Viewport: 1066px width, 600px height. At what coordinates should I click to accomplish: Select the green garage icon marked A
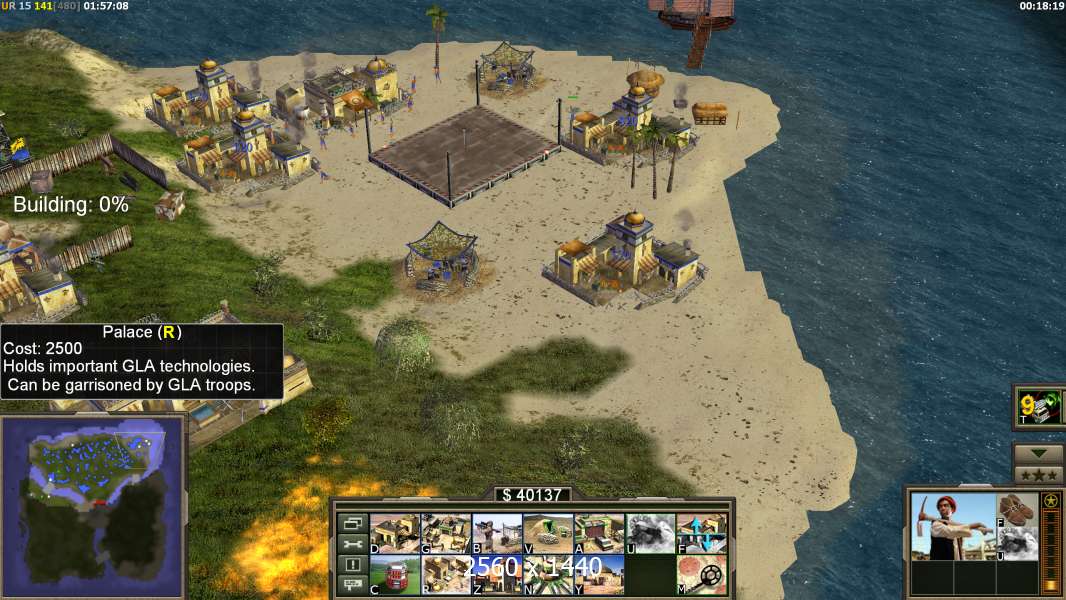598,533
